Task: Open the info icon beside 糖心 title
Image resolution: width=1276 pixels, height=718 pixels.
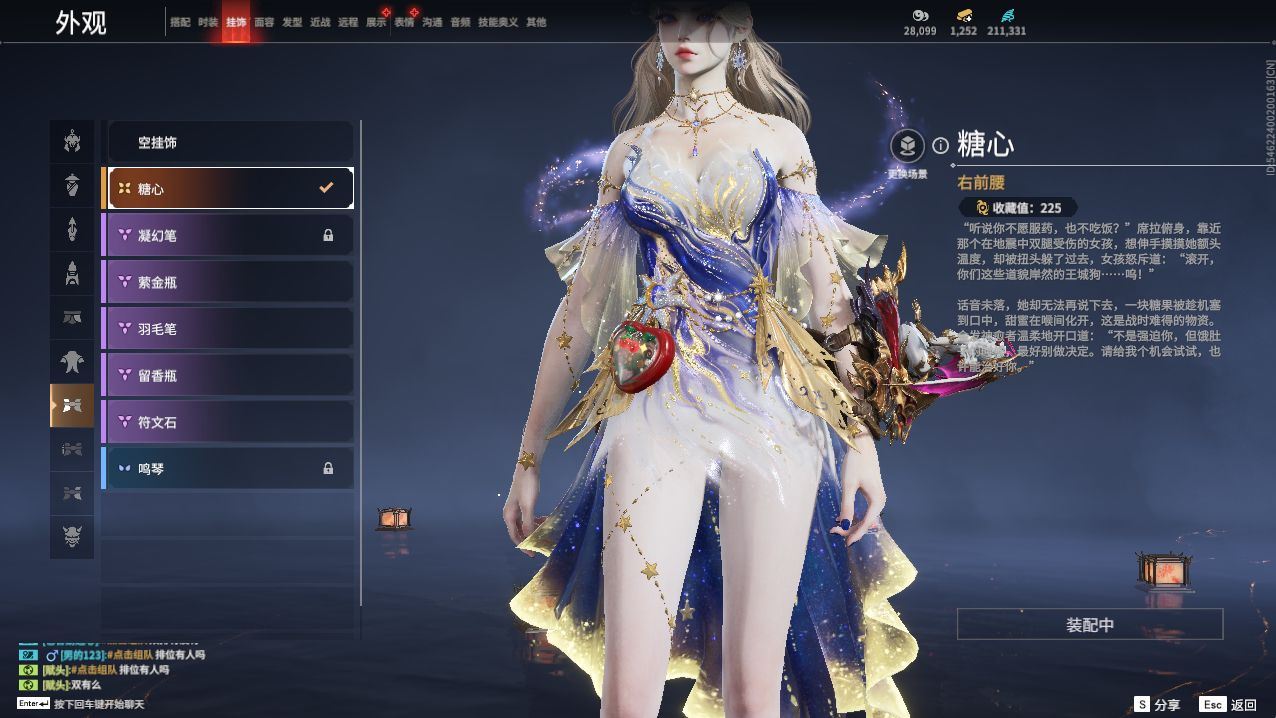Action: 940,146
